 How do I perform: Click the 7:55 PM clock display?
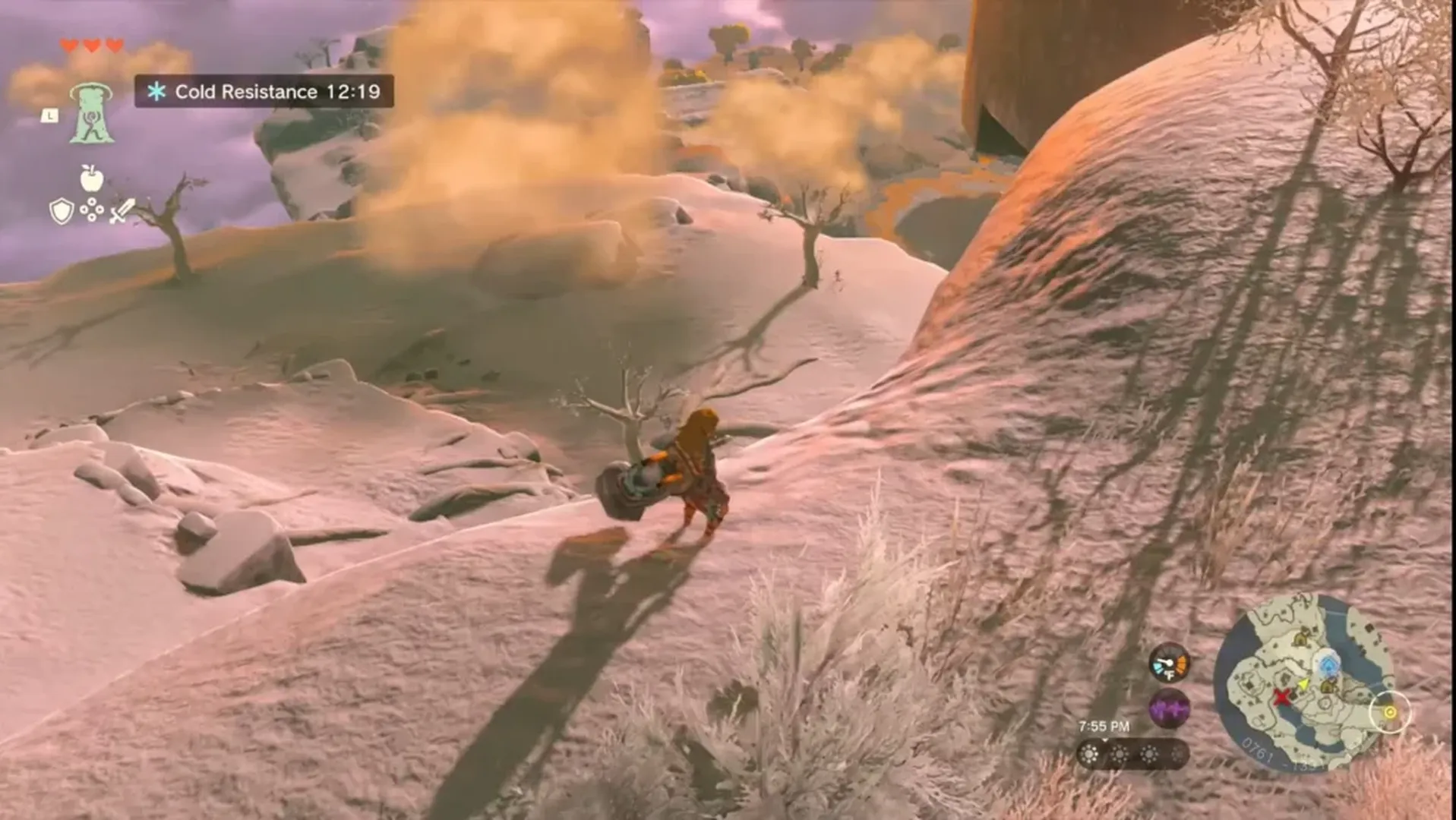tap(1104, 727)
